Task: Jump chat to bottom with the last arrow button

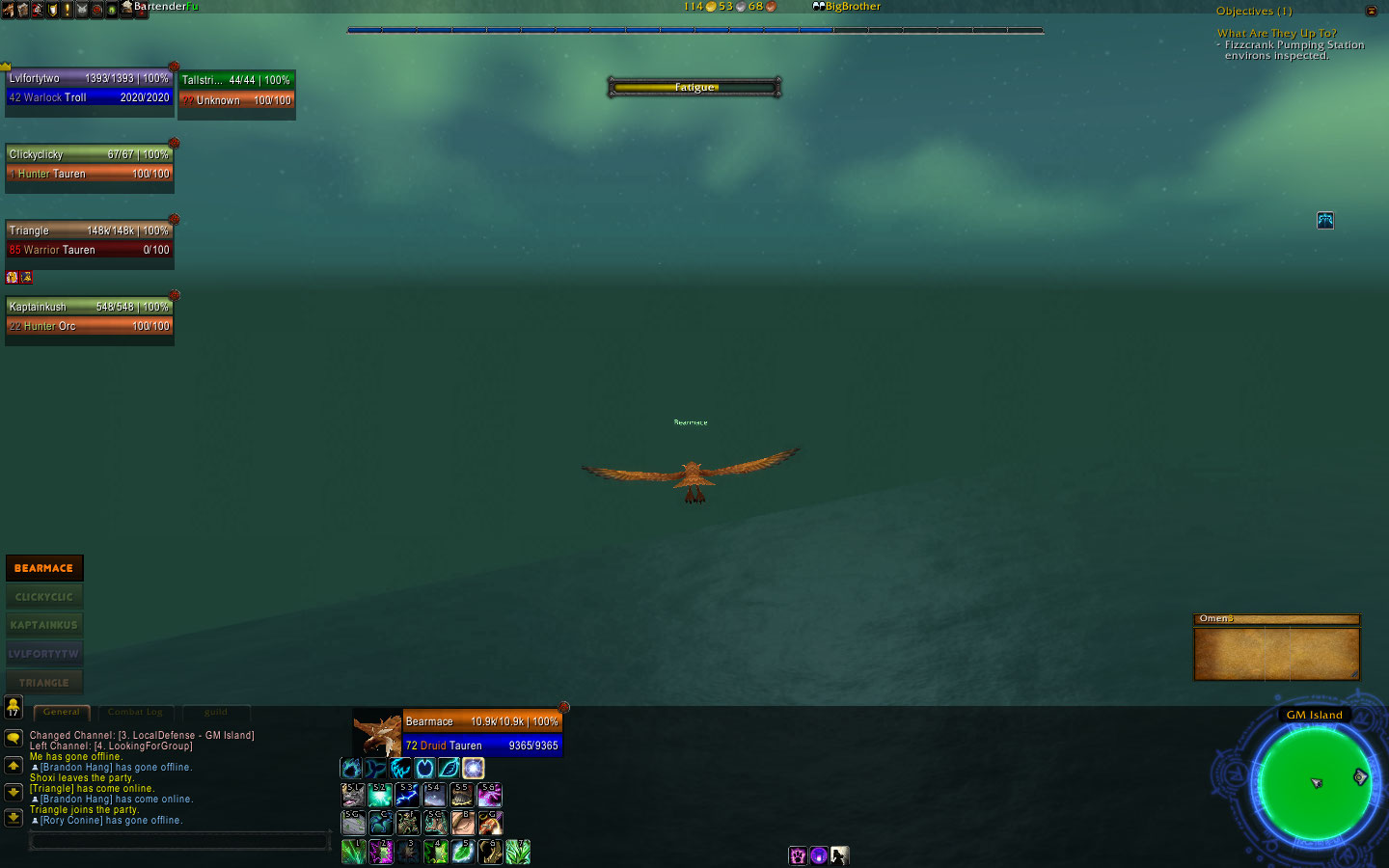Action: click(14, 817)
